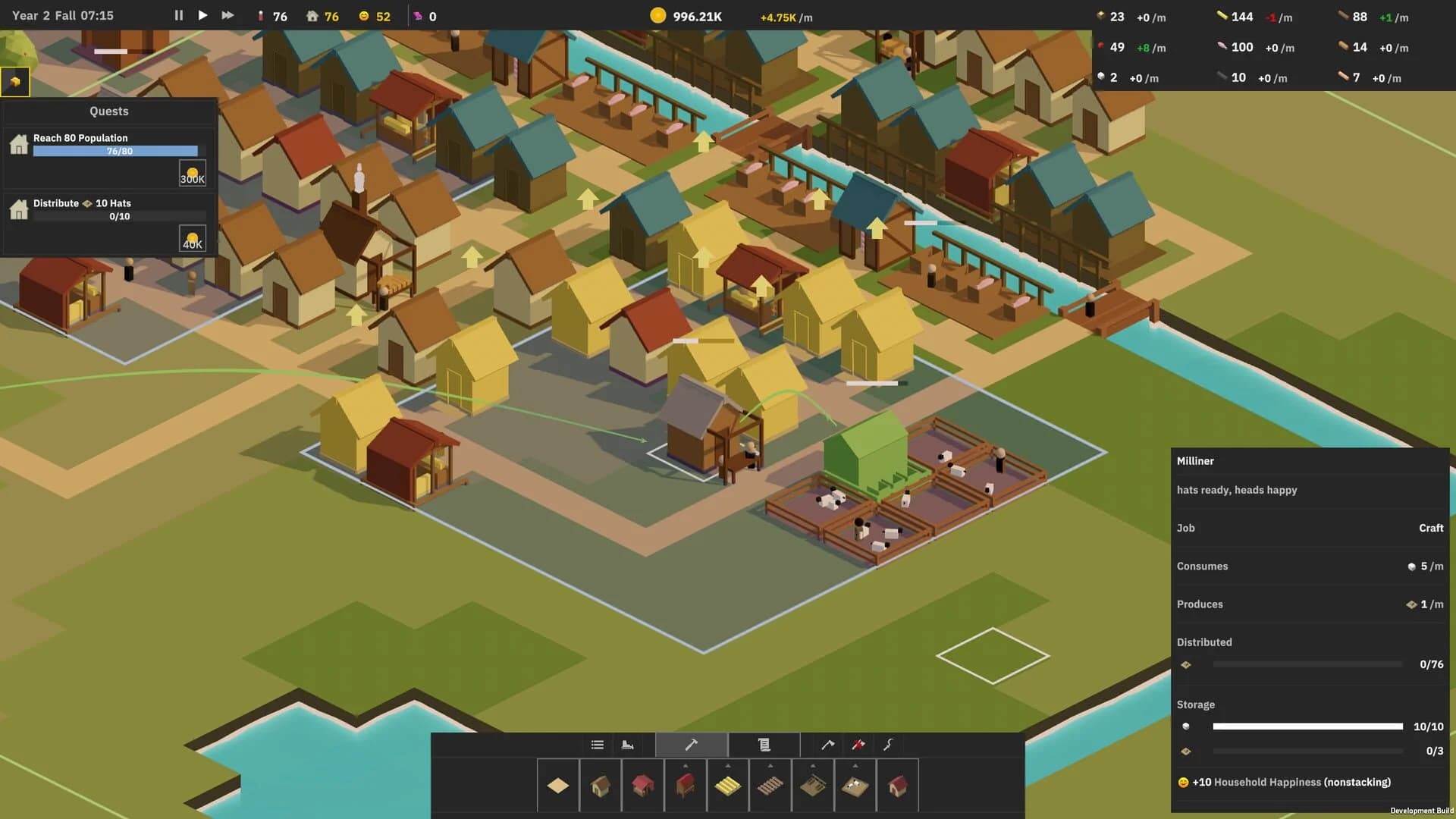Select the flat tile build thumbnail
This screenshot has width=1456, height=819.
558,785
